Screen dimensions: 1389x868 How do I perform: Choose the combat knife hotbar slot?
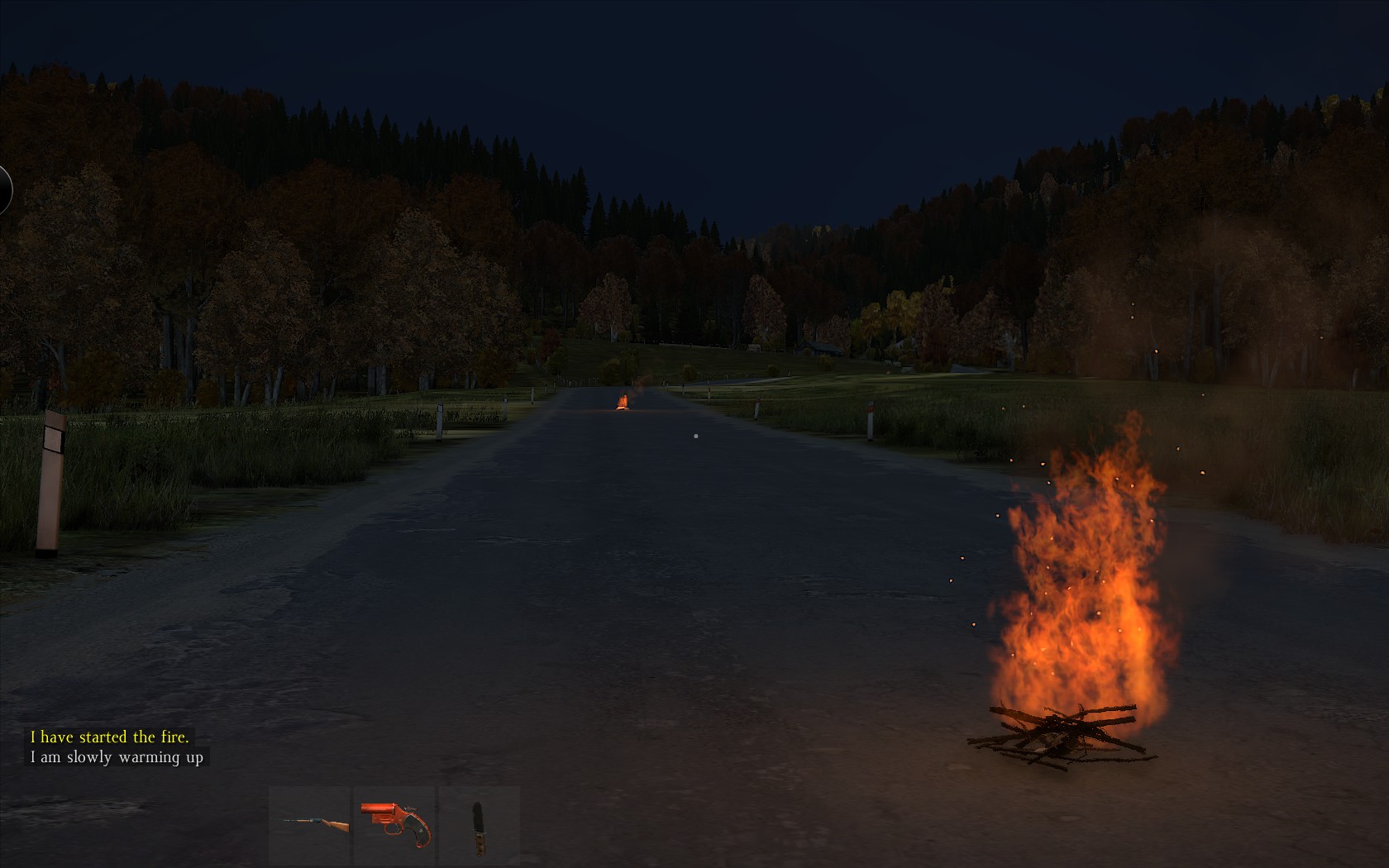click(x=479, y=823)
